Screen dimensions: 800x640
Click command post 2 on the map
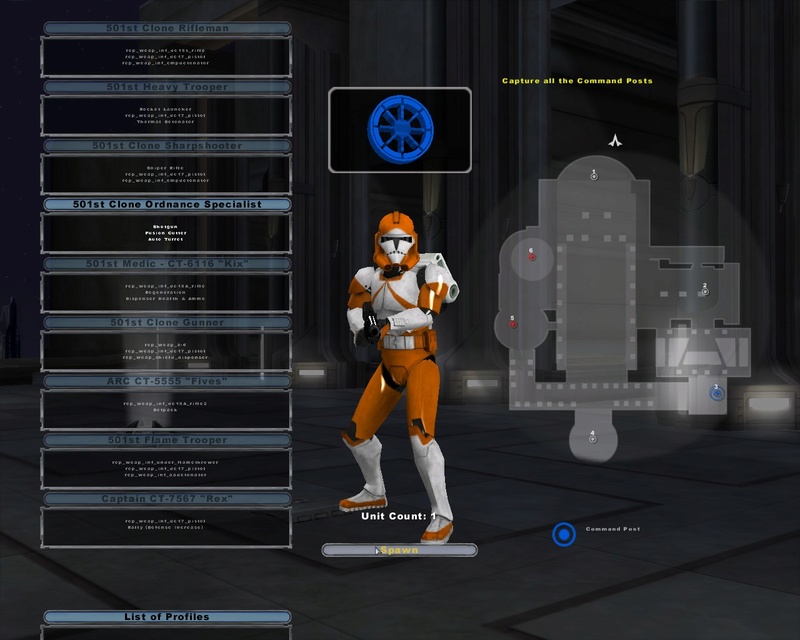tap(705, 291)
